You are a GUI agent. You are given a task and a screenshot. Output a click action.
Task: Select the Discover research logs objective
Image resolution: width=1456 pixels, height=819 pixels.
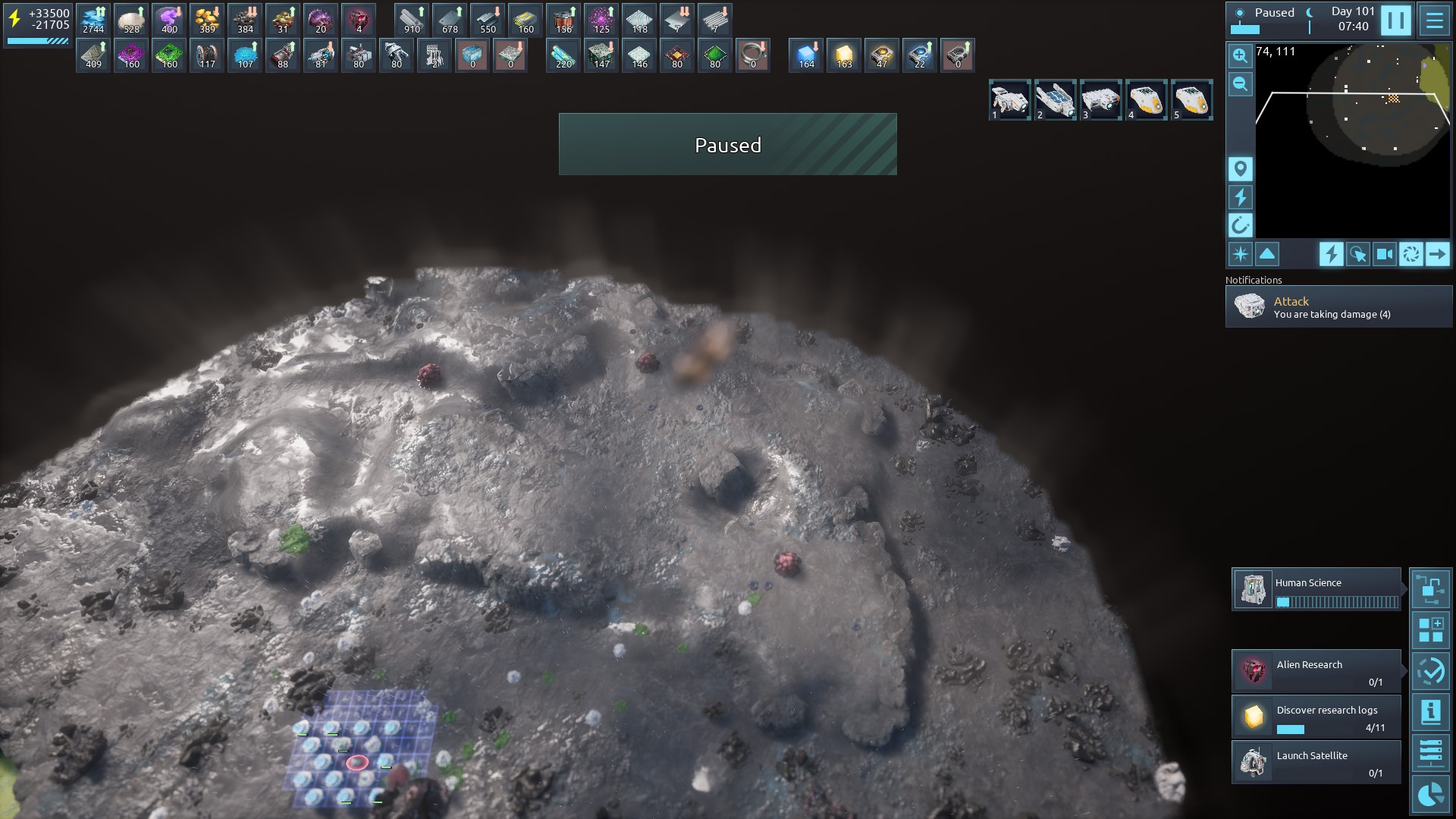[1316, 717]
